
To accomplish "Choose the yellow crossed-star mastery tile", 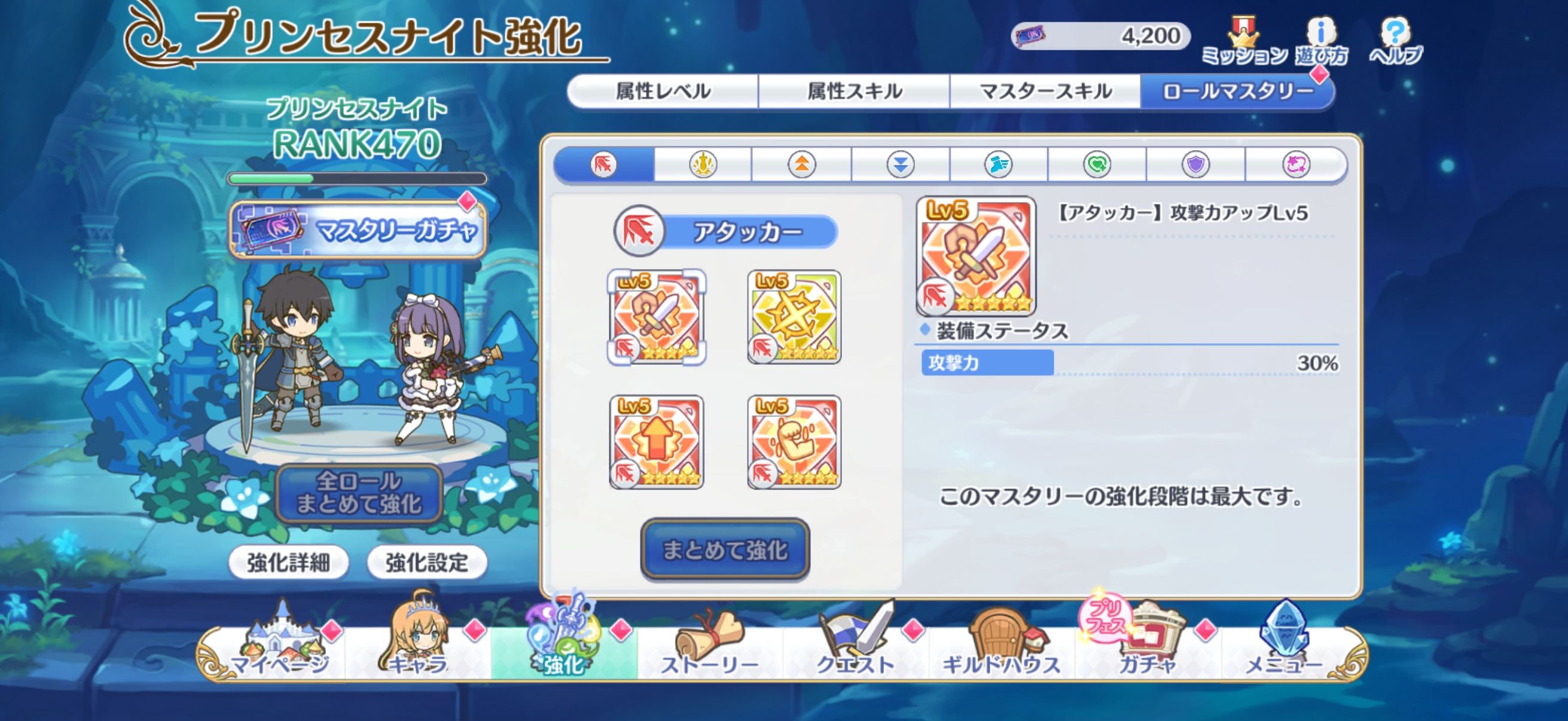I will pyautogui.click(x=794, y=317).
